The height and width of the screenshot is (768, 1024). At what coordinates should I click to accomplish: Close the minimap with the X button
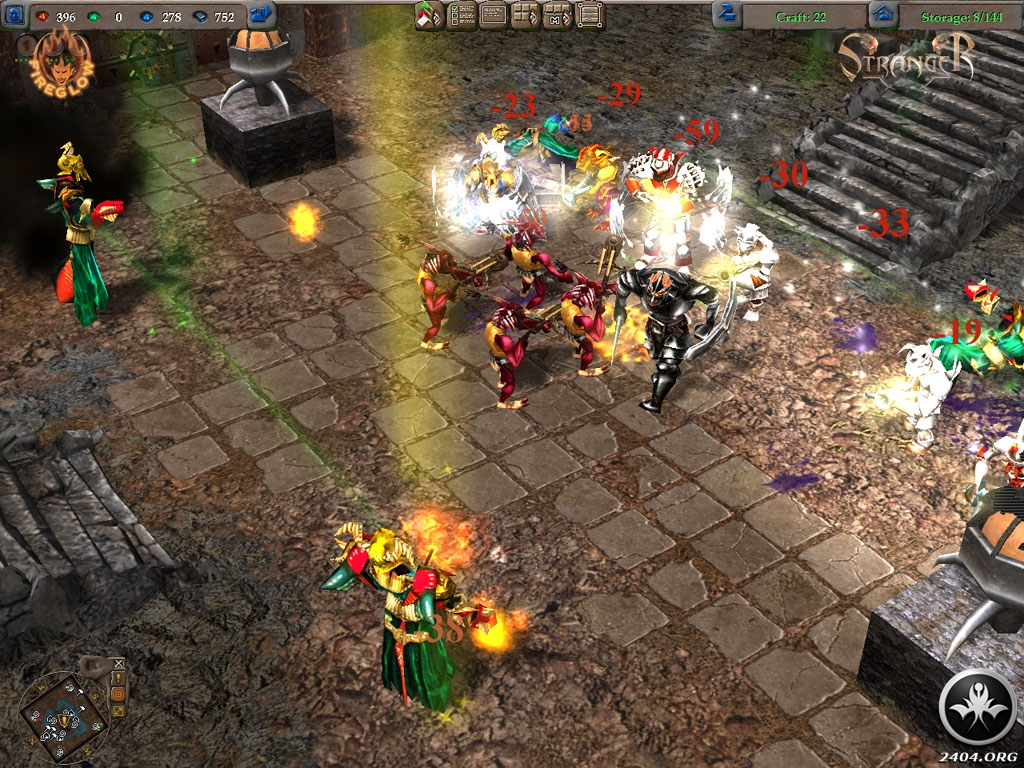tap(119, 663)
